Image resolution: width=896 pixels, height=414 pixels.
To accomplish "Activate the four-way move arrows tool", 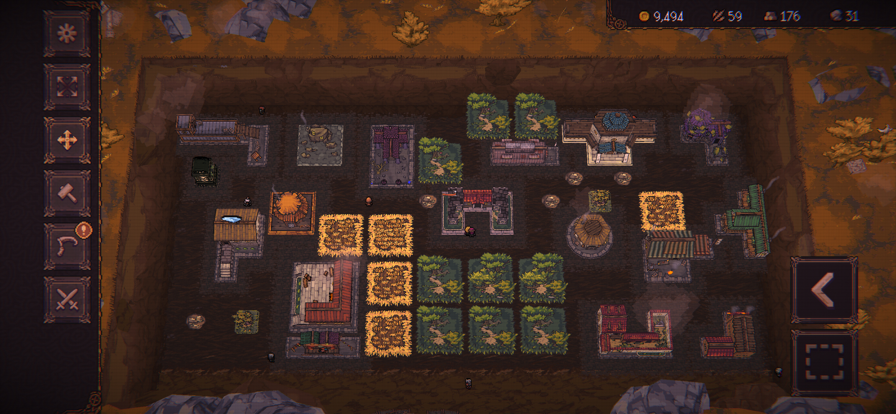I will (67, 139).
